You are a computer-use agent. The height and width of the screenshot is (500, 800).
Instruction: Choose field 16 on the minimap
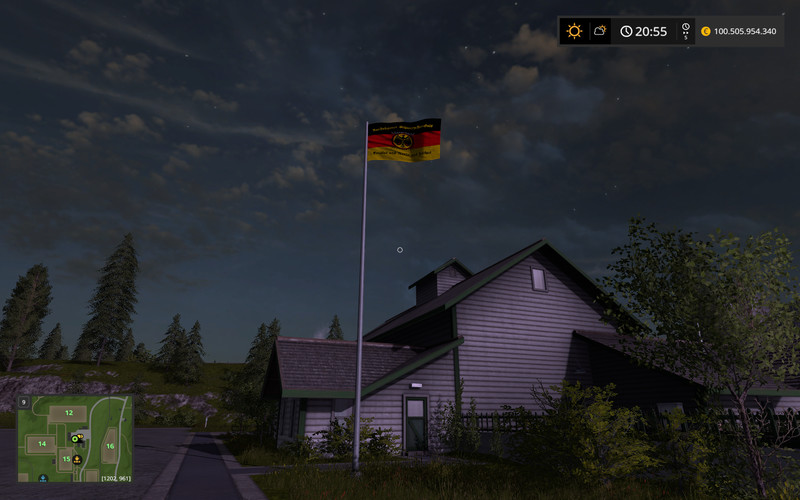click(x=110, y=446)
